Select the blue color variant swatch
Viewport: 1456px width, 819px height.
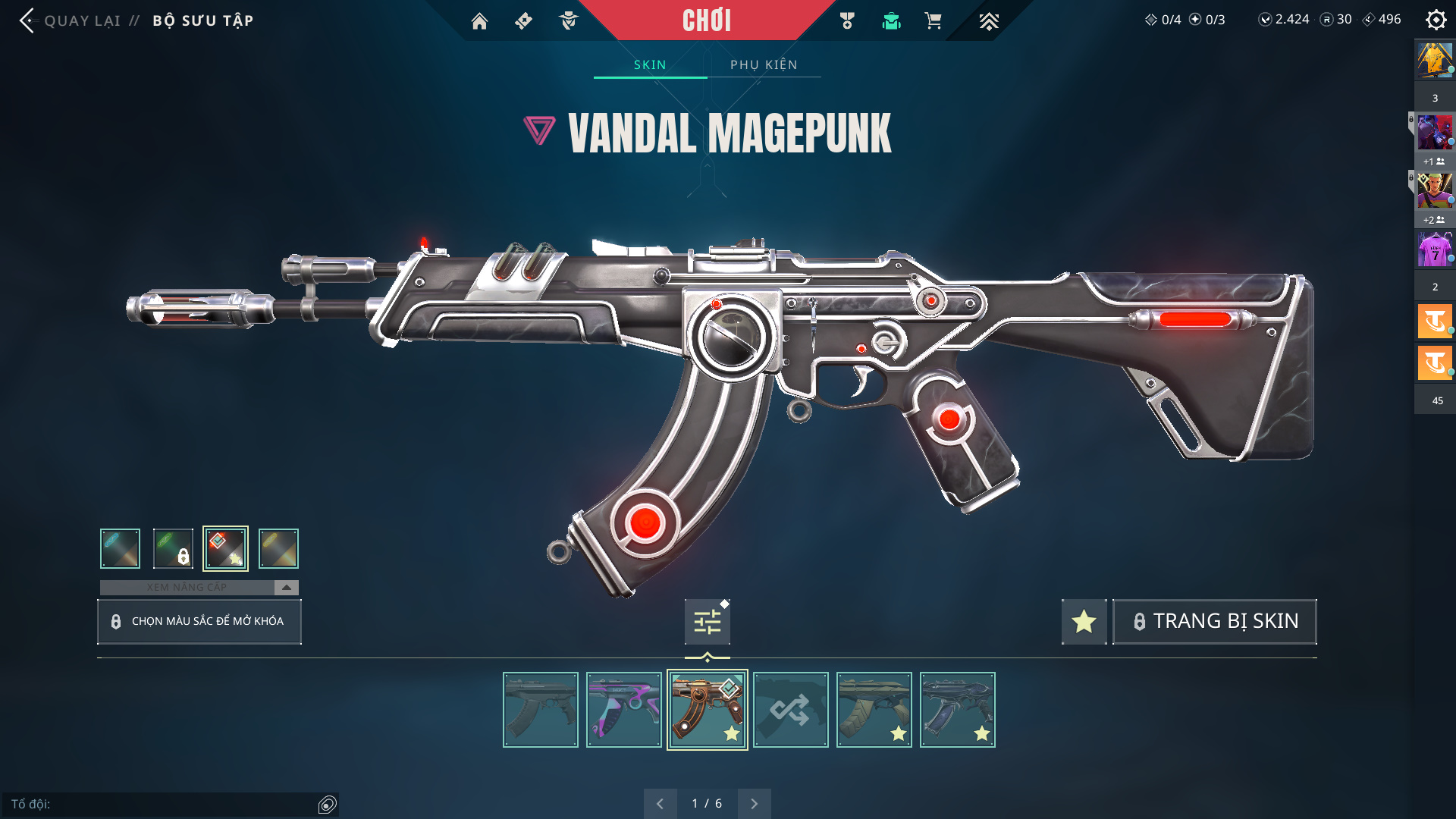[120, 548]
